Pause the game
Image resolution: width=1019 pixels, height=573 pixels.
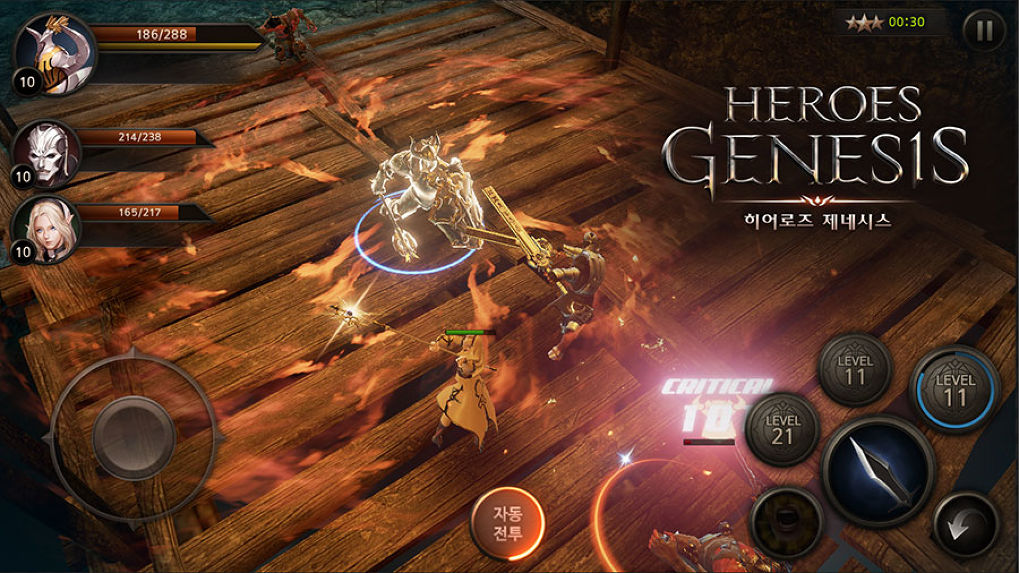pos(984,30)
